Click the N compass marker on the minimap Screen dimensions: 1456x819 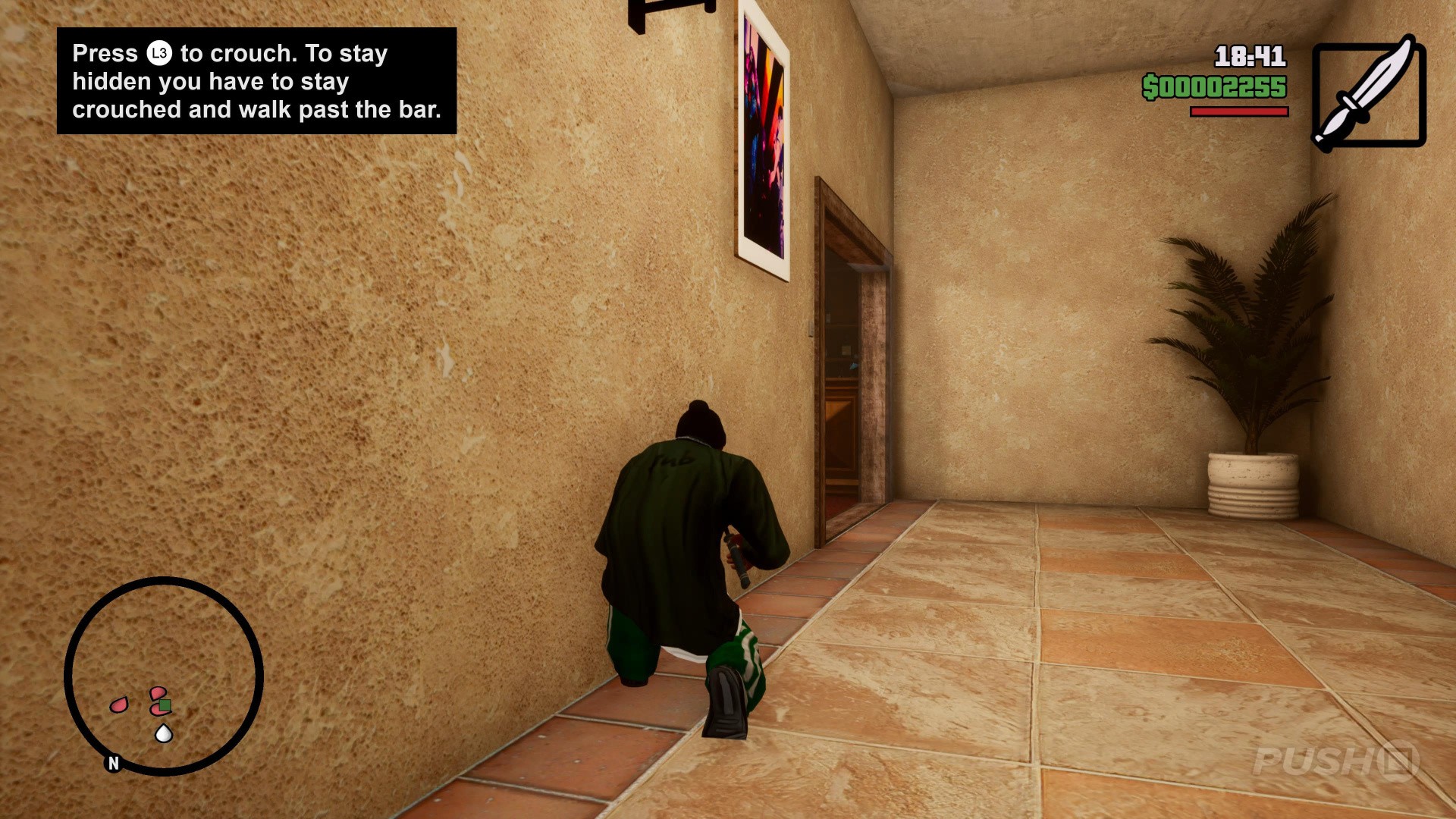tap(112, 763)
